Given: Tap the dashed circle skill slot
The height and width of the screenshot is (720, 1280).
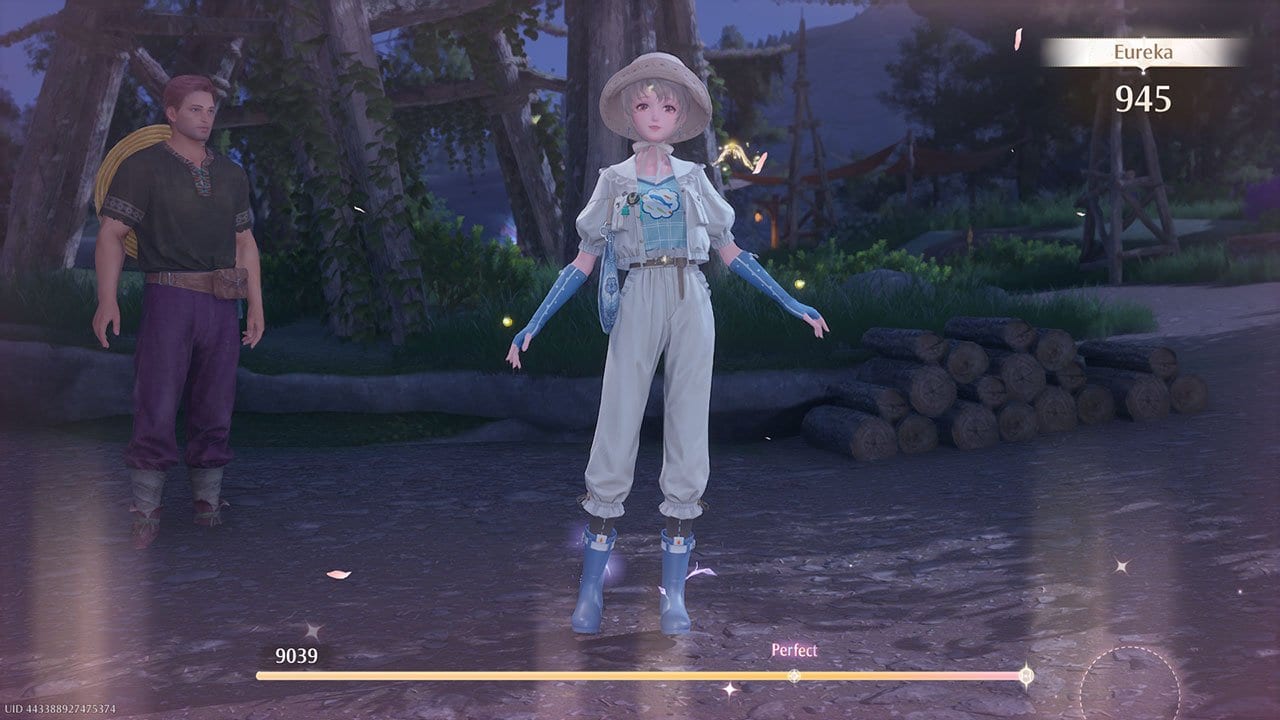Looking at the screenshot, I should point(1130,688).
